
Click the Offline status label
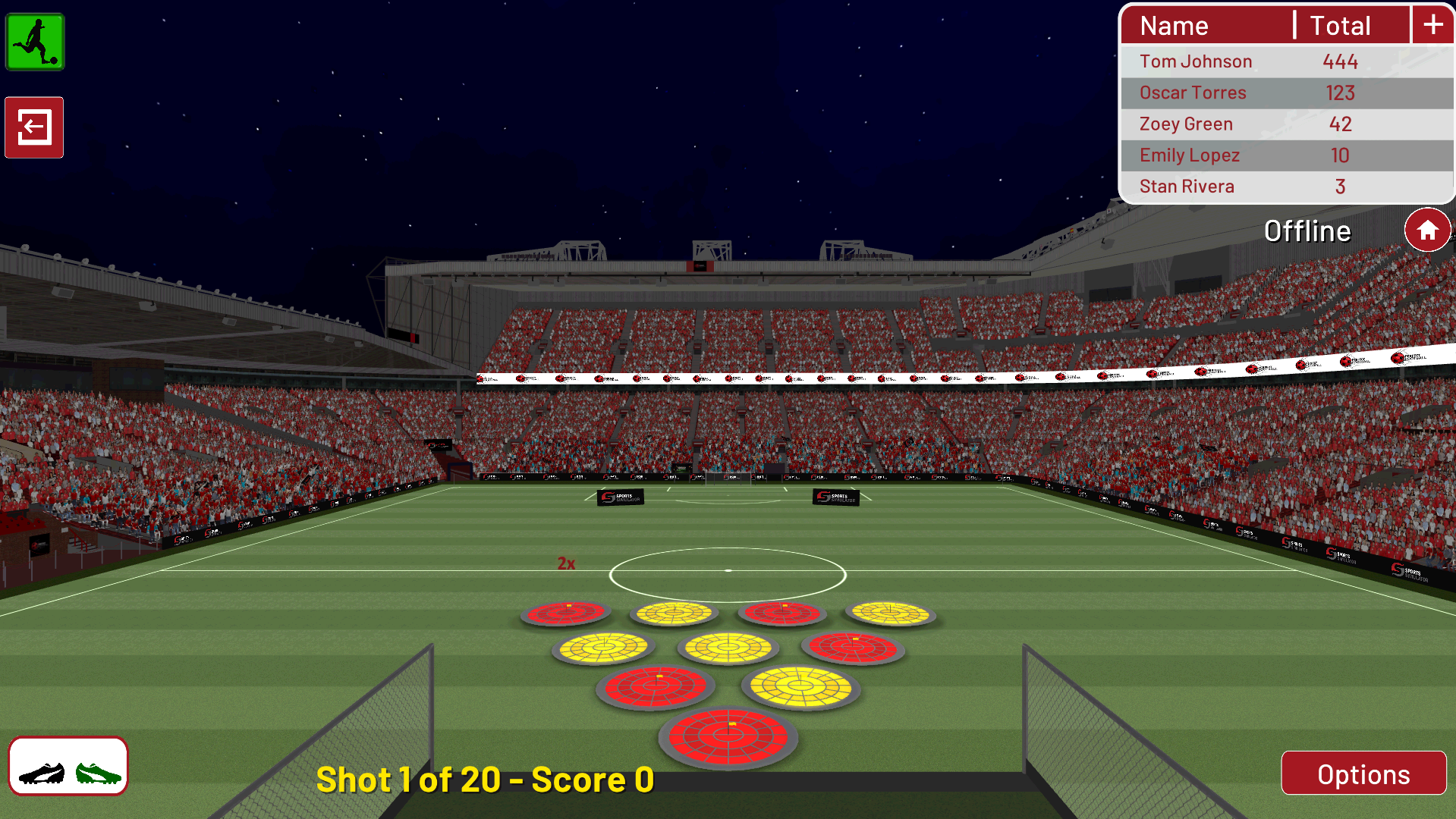1309,231
